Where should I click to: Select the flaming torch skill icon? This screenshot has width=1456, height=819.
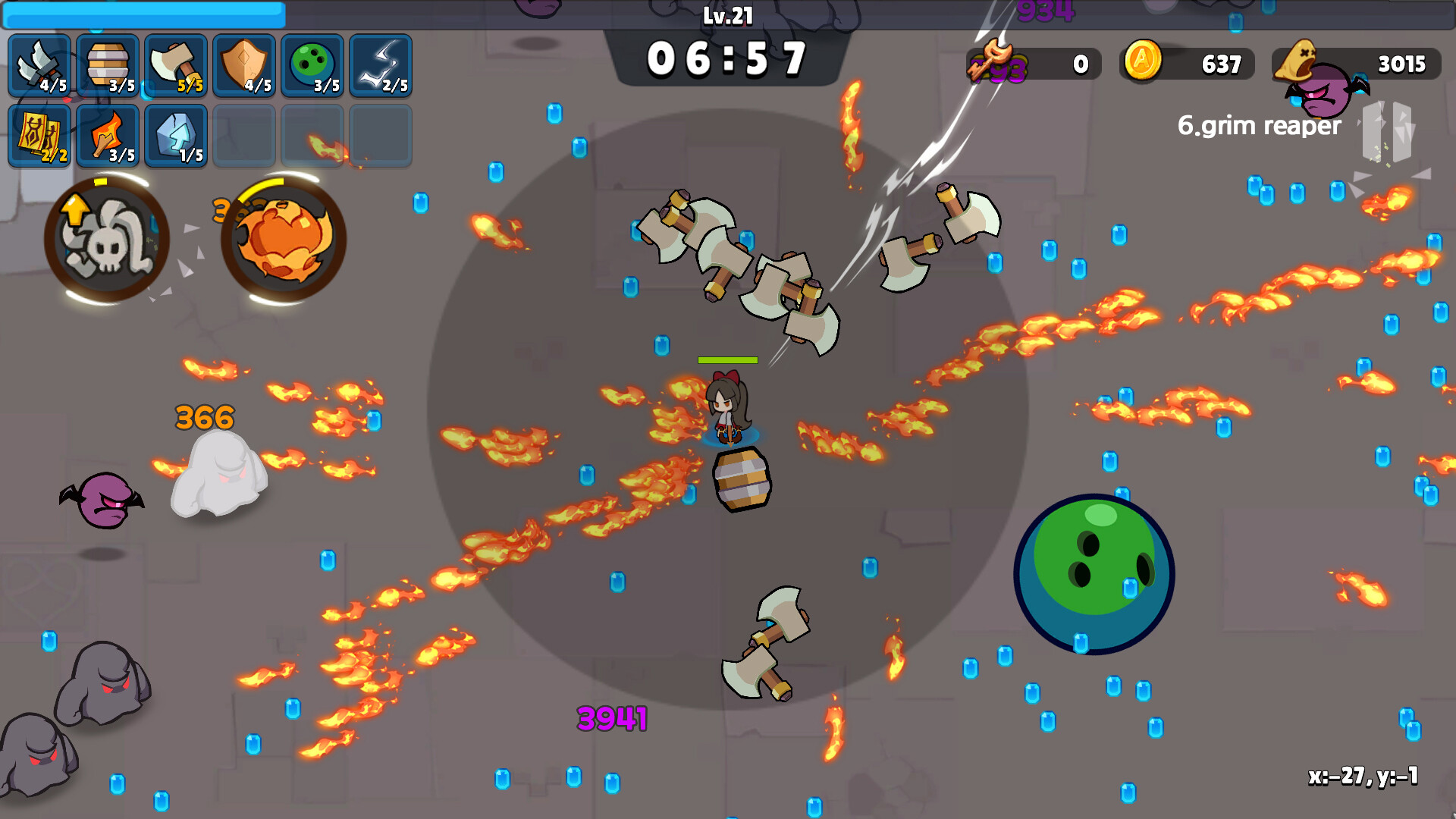(107, 135)
